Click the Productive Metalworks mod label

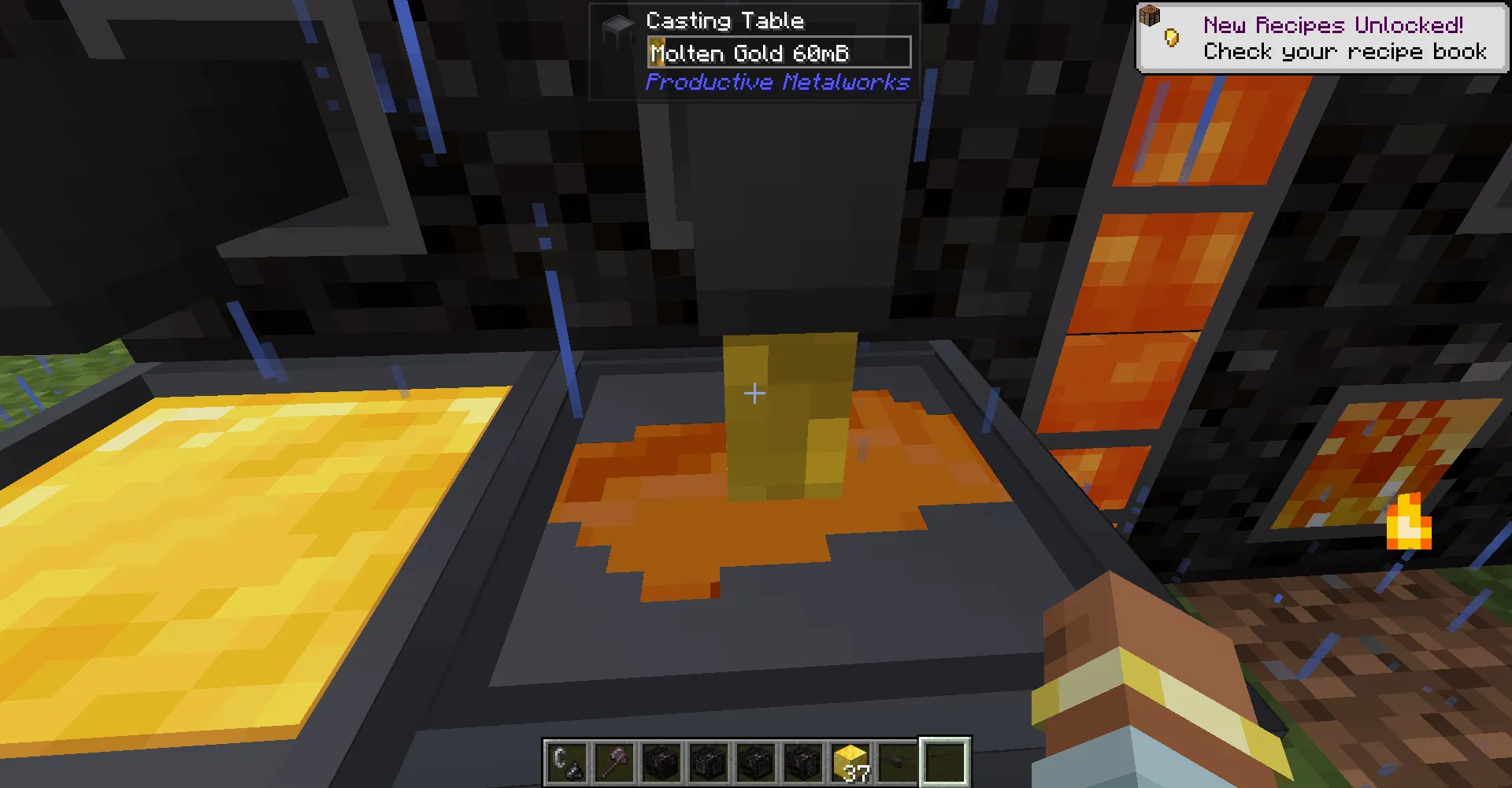[777, 82]
